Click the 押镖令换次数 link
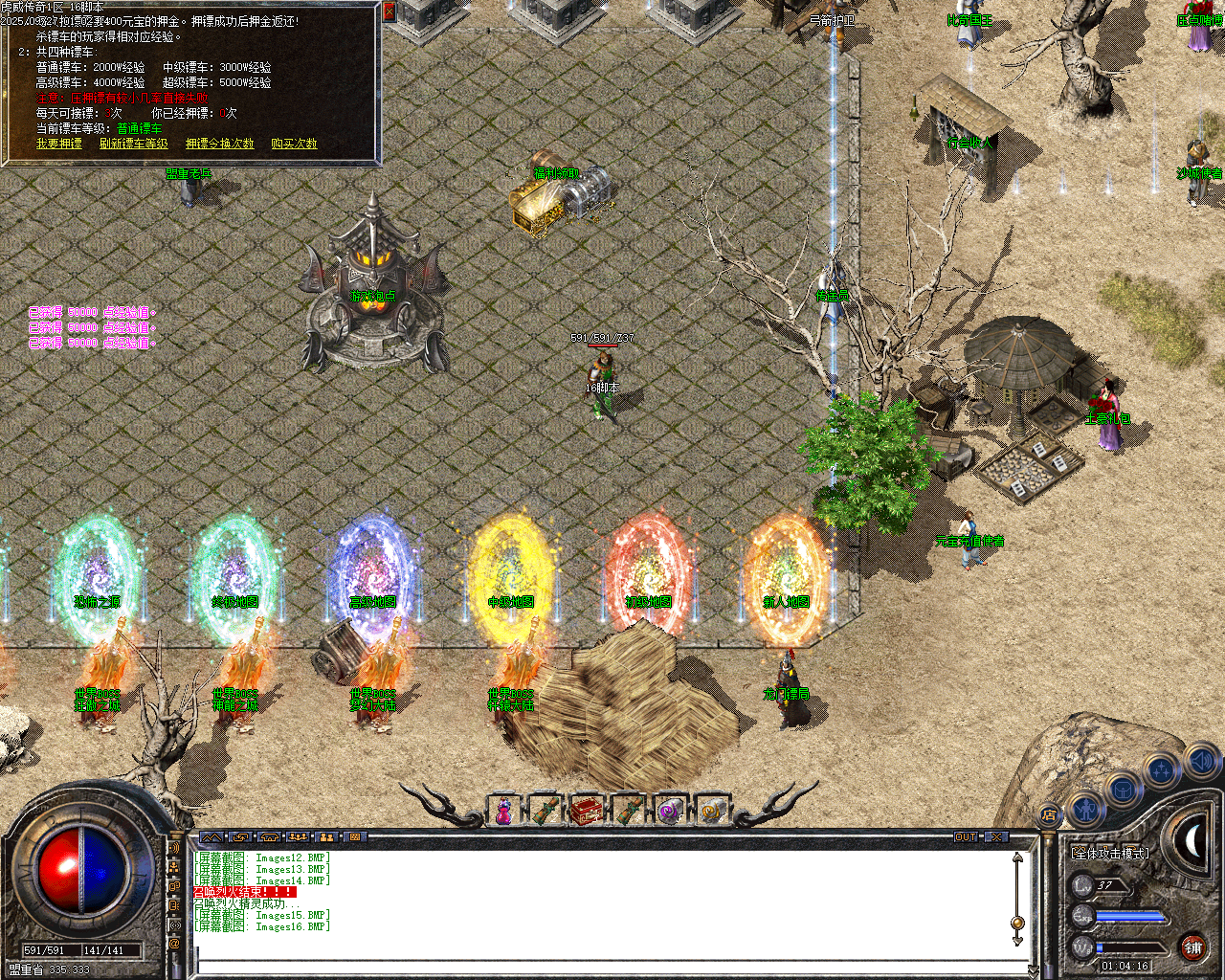The height and width of the screenshot is (980, 1225). point(218,144)
